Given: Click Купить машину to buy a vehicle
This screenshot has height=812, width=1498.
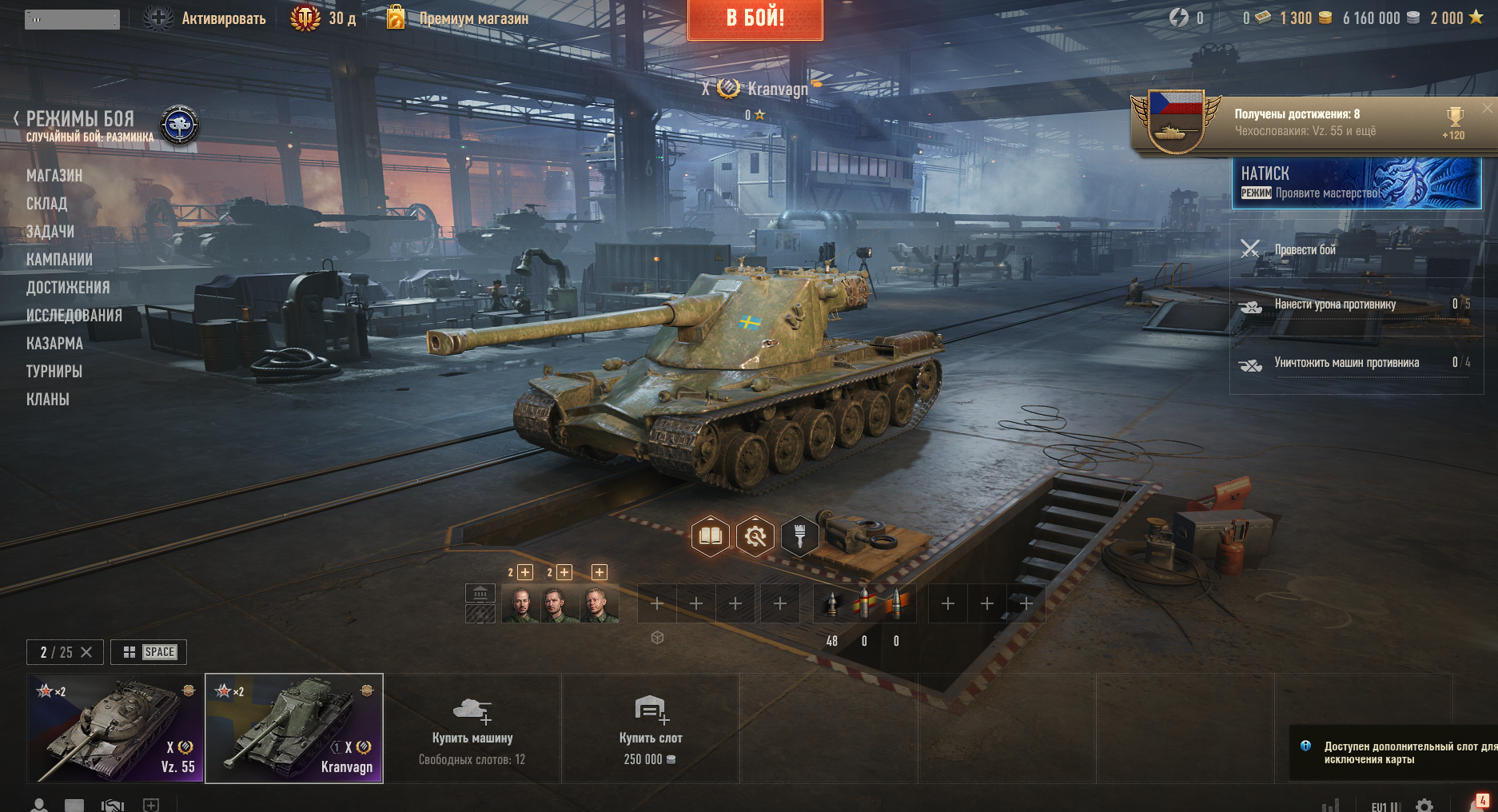Looking at the screenshot, I should pyautogui.click(x=472, y=728).
